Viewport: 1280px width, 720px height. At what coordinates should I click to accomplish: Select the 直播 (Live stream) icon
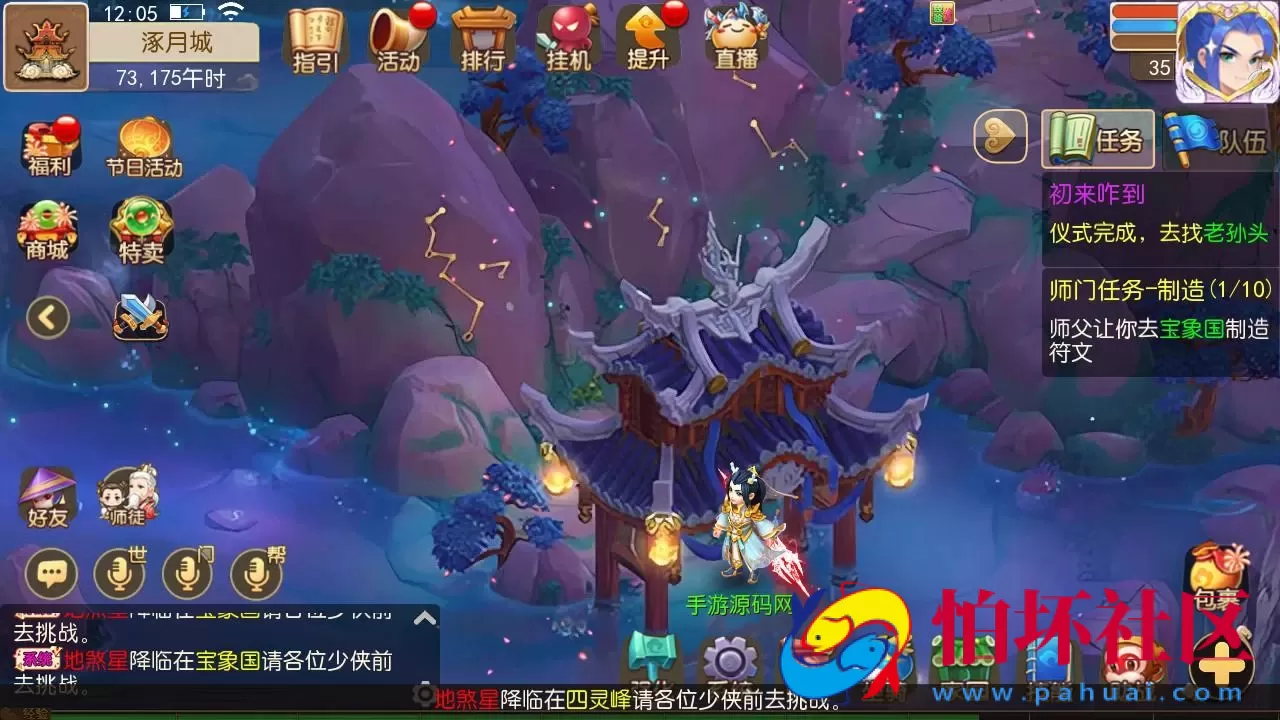[735, 40]
